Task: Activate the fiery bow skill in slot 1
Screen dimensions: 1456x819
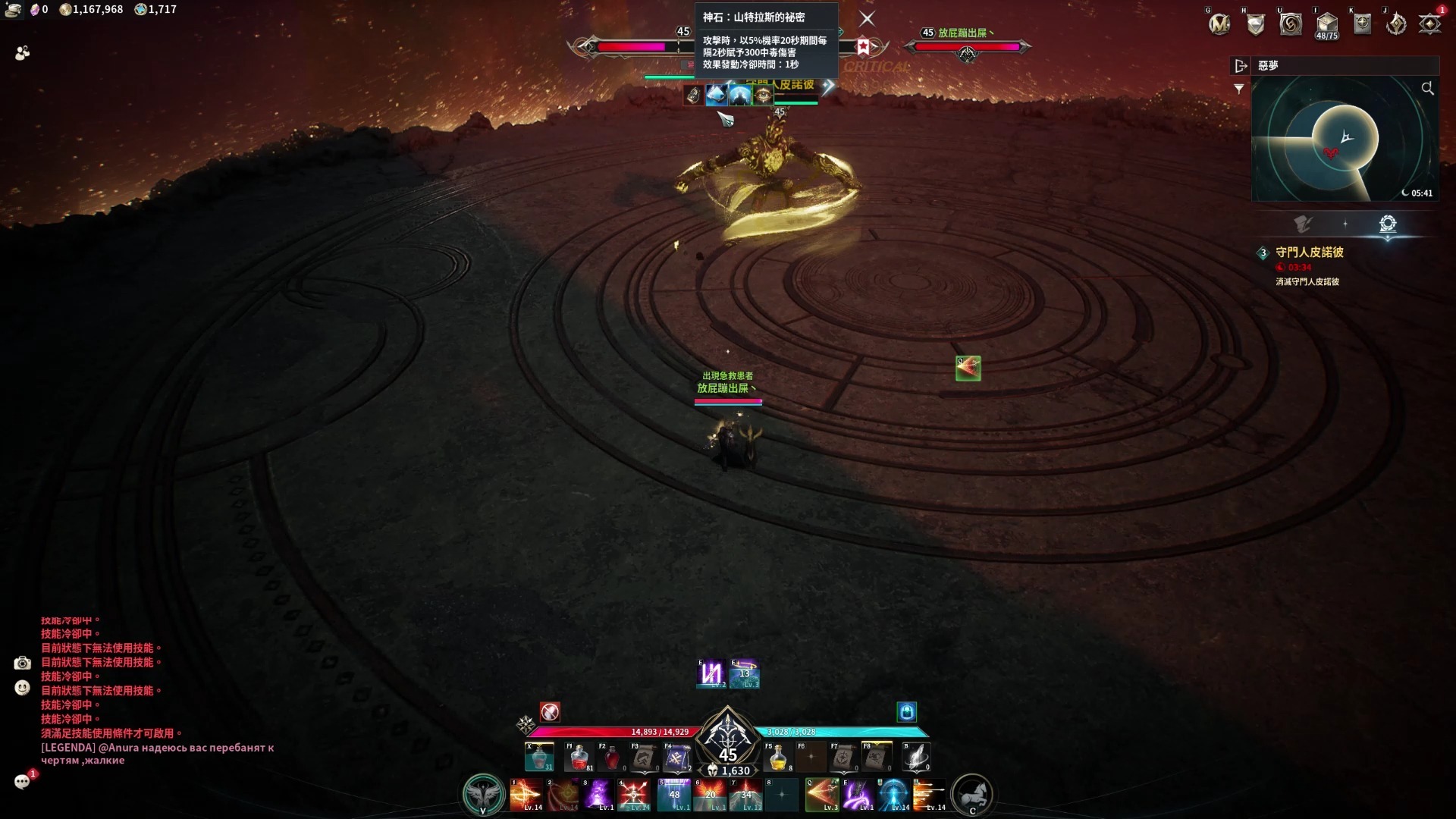Action: [526, 795]
